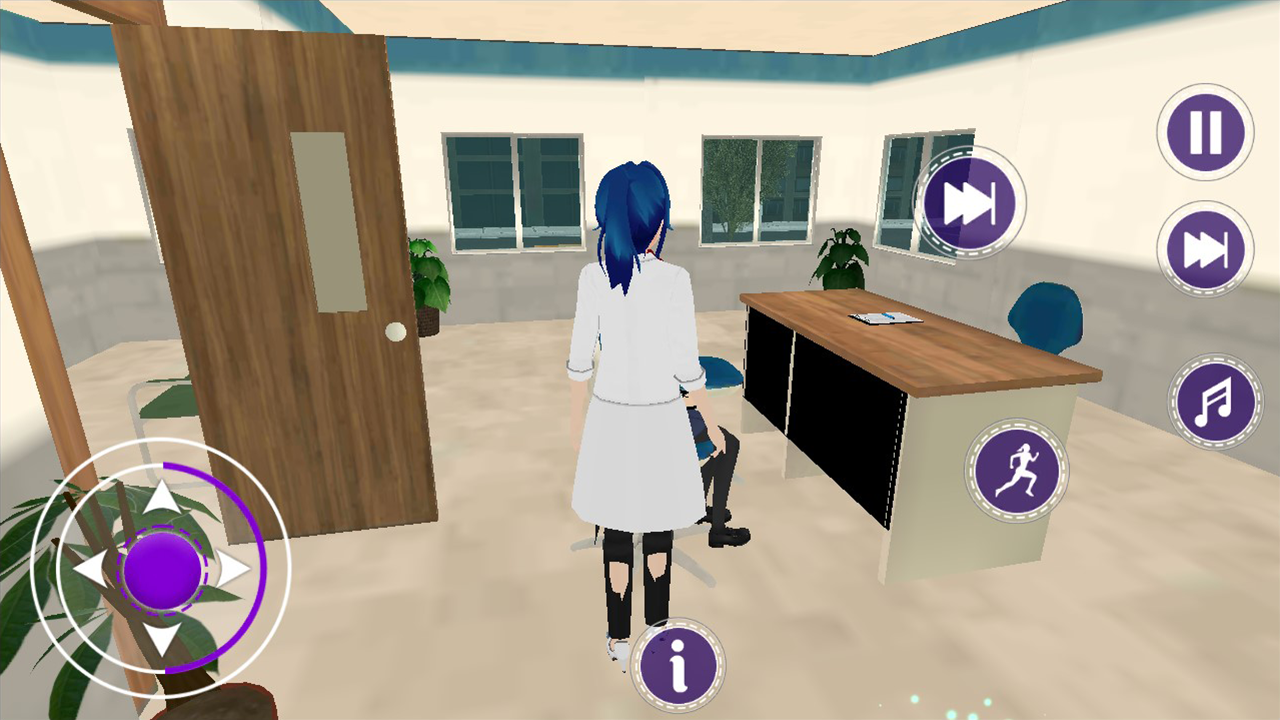
Task: Tap the notebook on the teacher's desk
Action: (885, 320)
